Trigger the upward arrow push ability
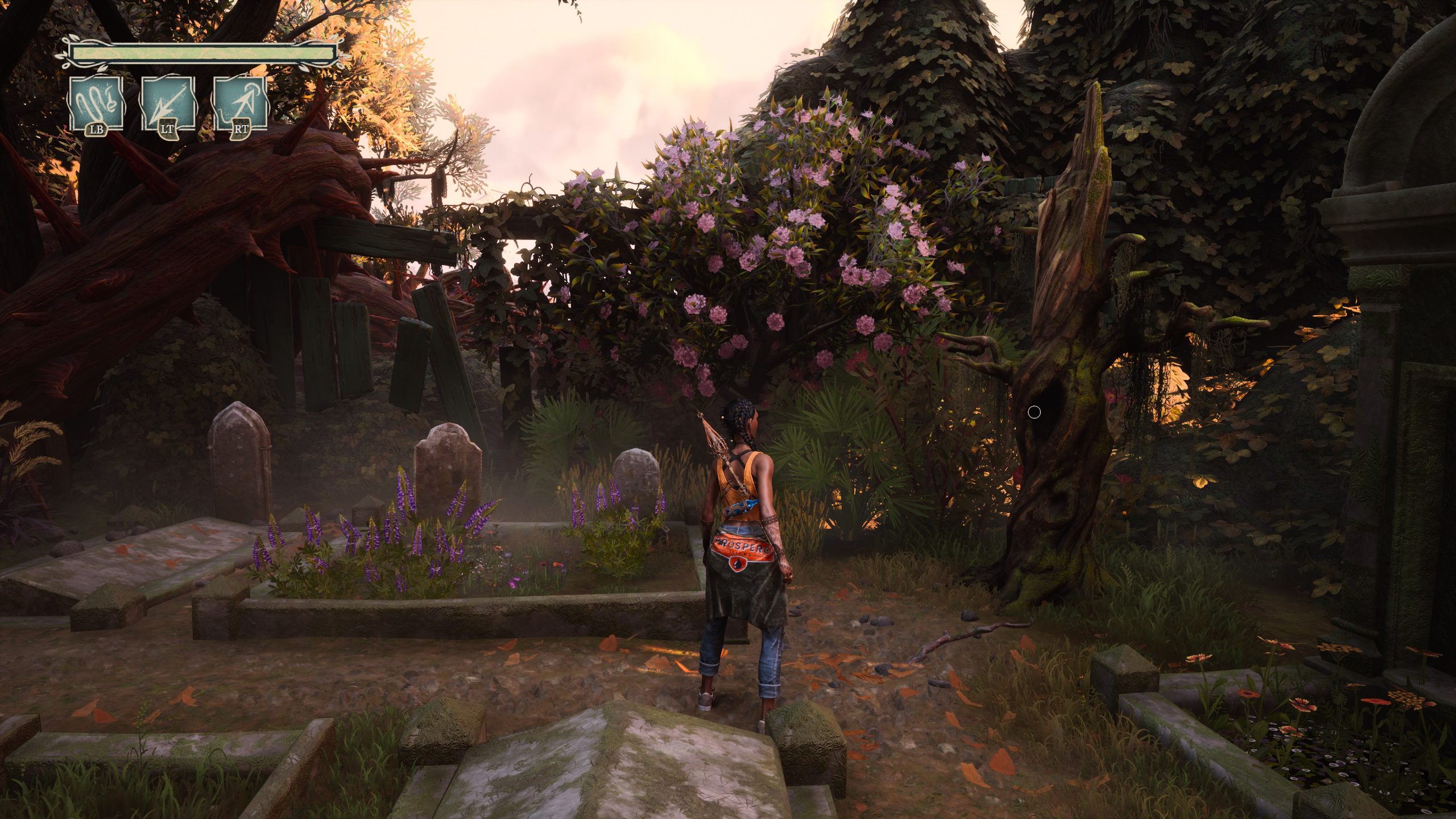This screenshot has height=819, width=1456. [x=239, y=105]
